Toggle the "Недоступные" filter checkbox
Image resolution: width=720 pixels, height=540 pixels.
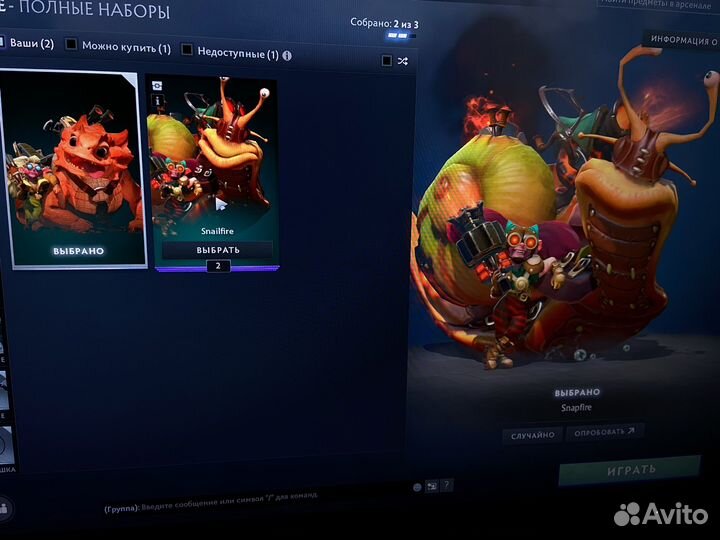coord(187,50)
